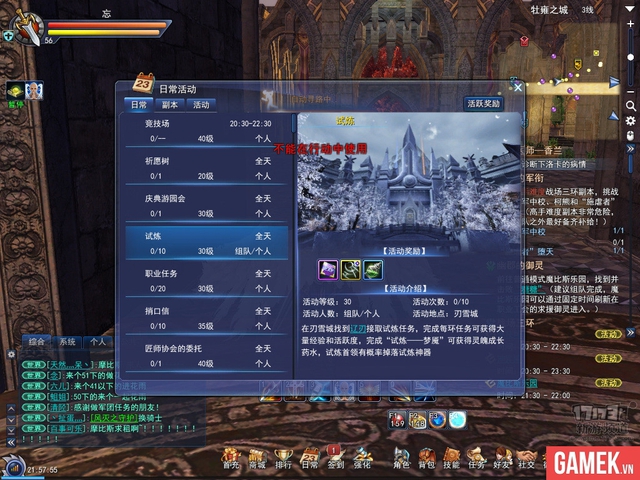The height and width of the screenshot is (480, 640).
Task: Switch to the 系统 chat tab
Action: tap(68, 342)
